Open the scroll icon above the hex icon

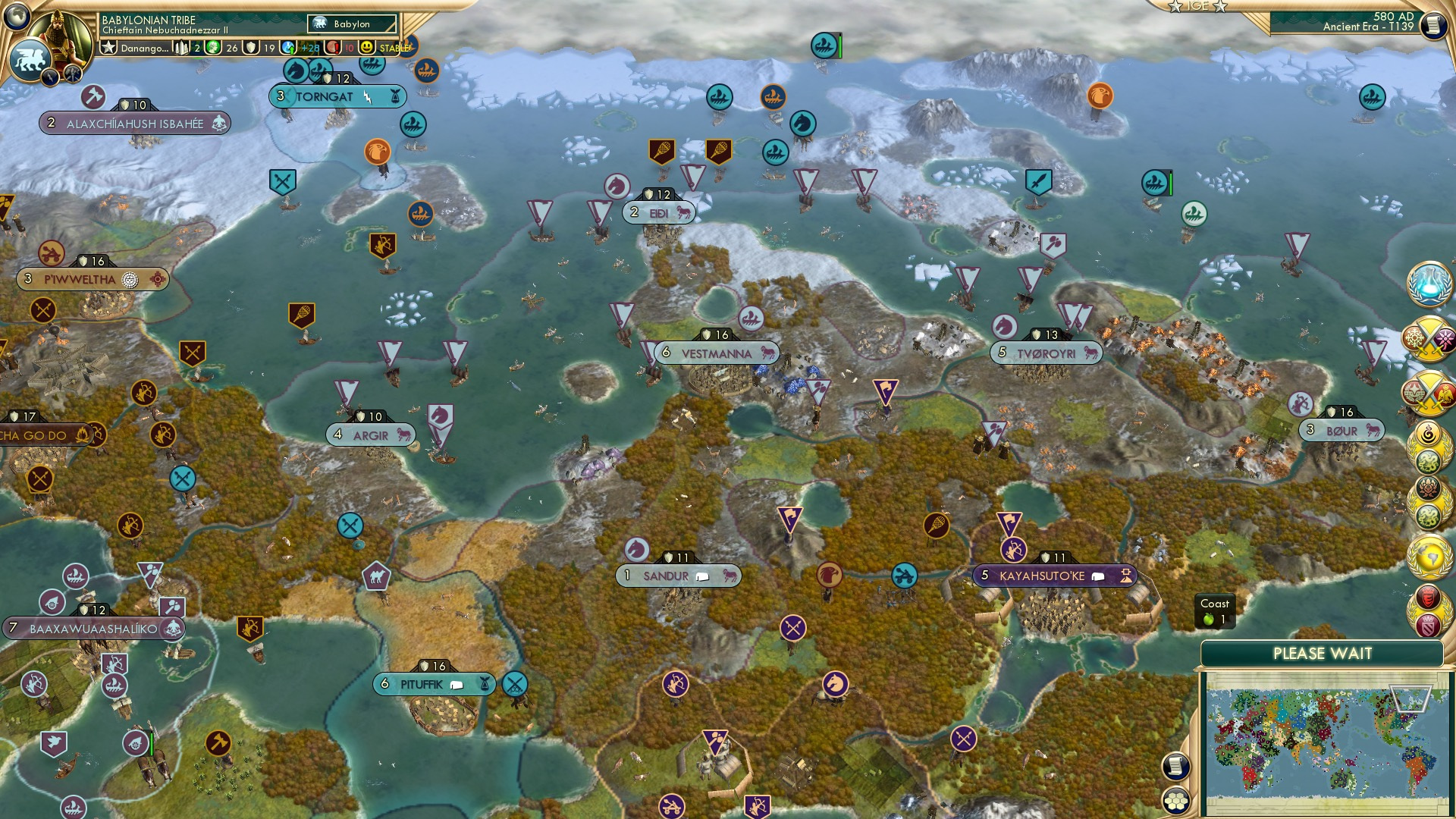[1175, 766]
